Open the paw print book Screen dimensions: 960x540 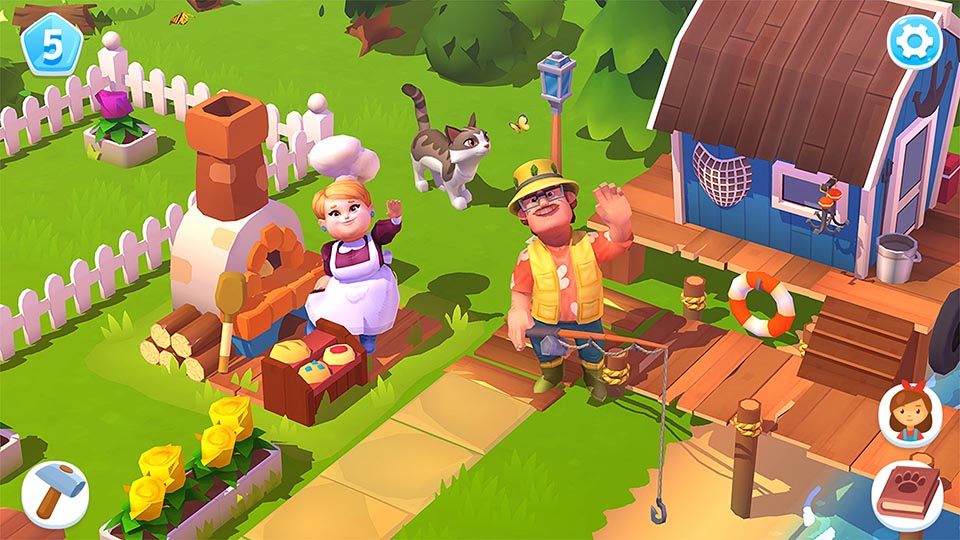click(907, 494)
